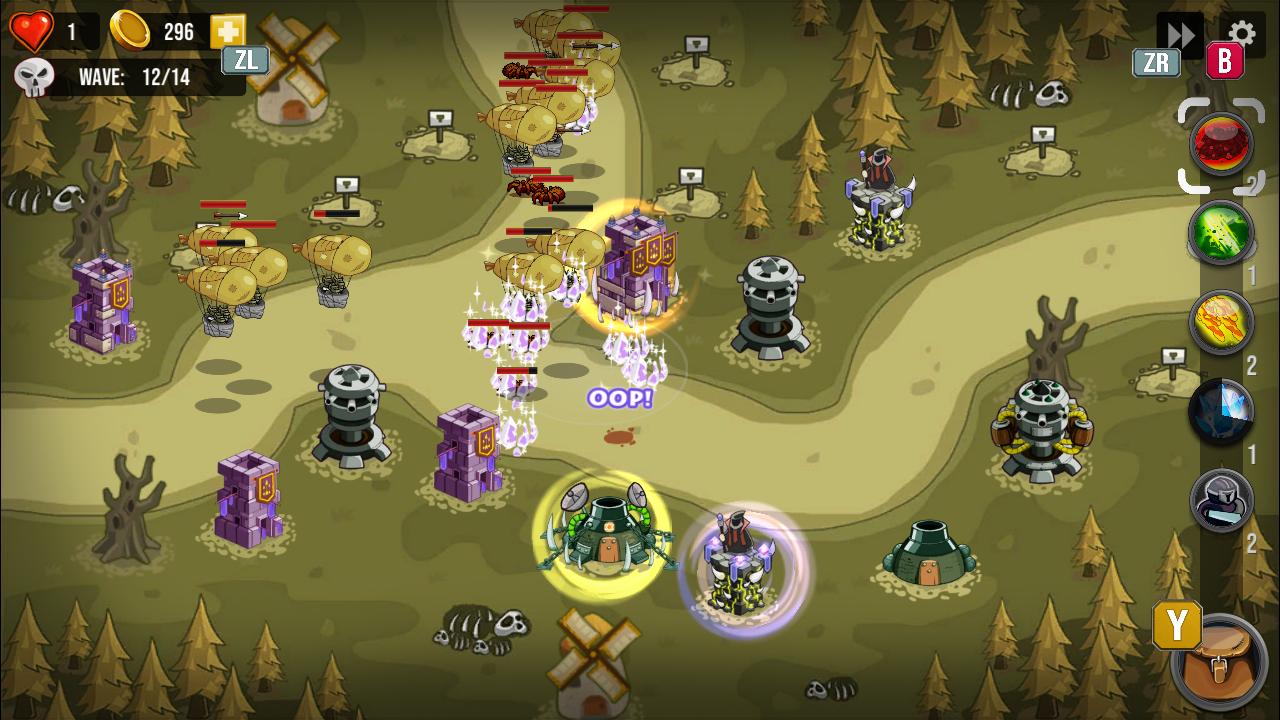Click the OOP! speech bubble
Screen dimensions: 1280x720
[x=619, y=397]
